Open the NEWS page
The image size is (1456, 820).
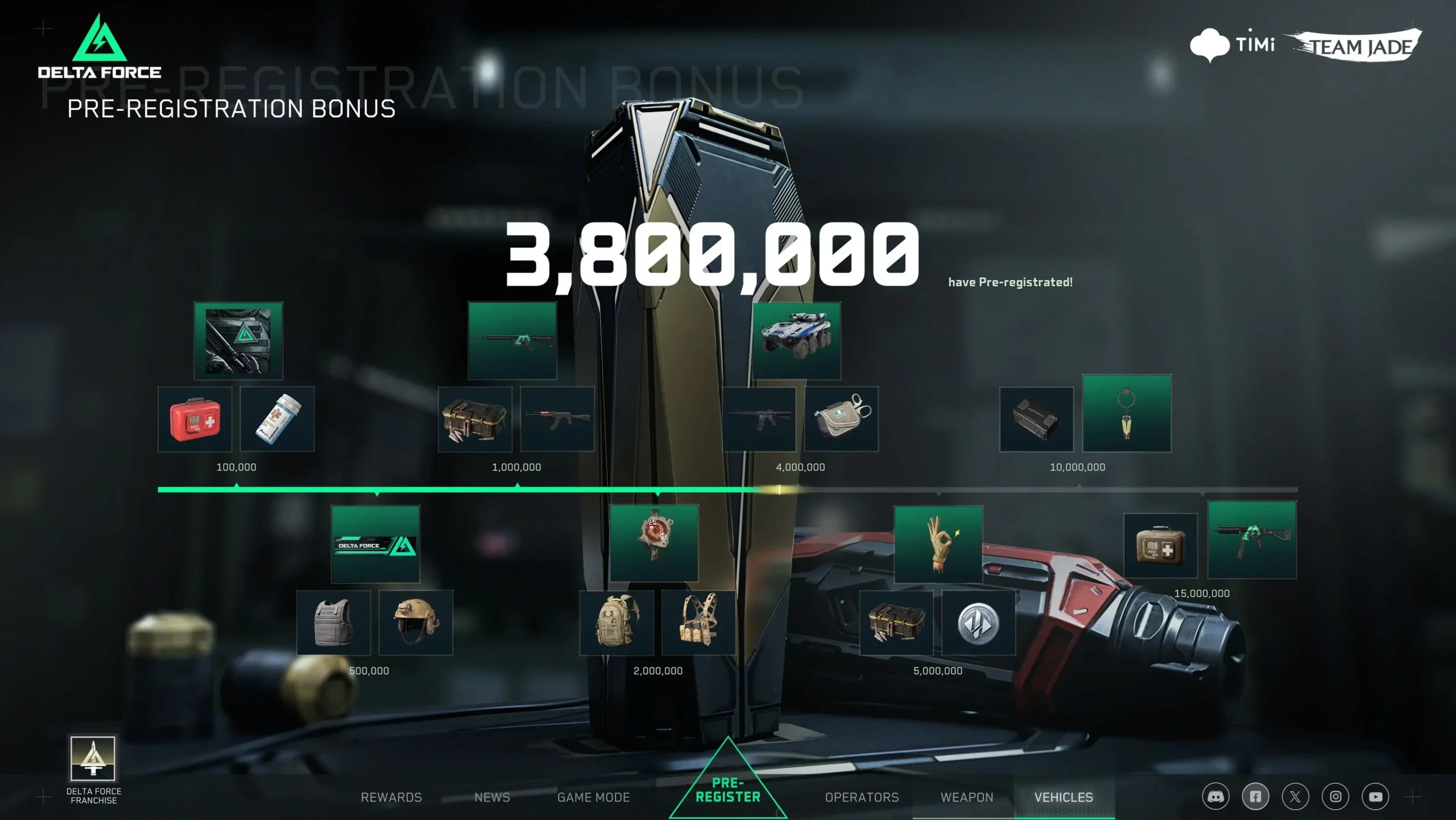tap(491, 797)
